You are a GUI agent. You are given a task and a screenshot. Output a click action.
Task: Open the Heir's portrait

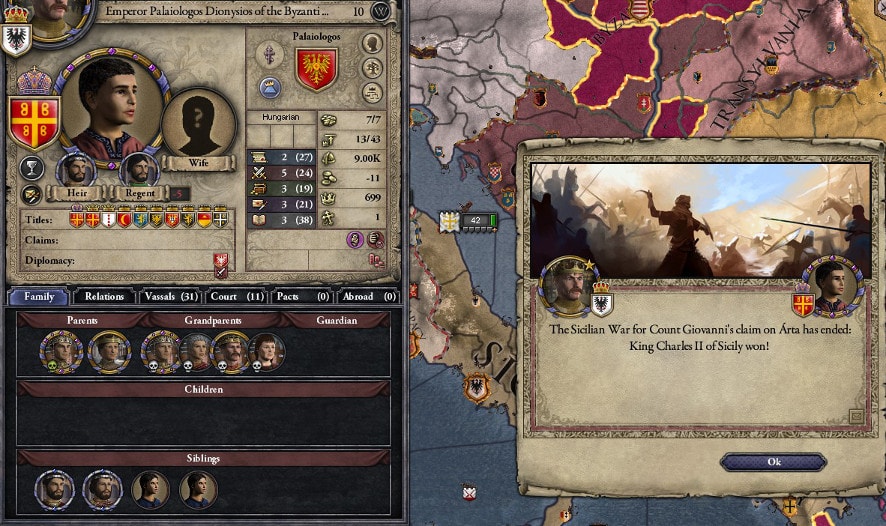(x=76, y=170)
